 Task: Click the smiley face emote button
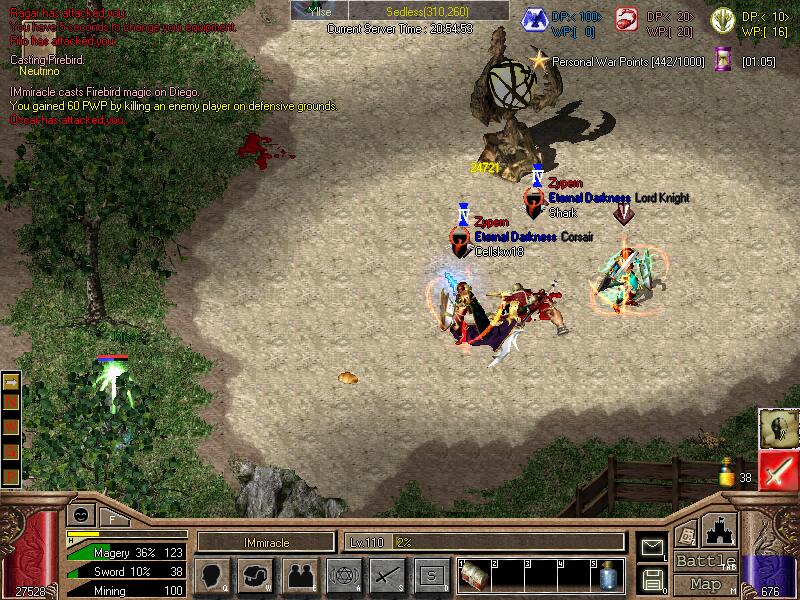80,514
